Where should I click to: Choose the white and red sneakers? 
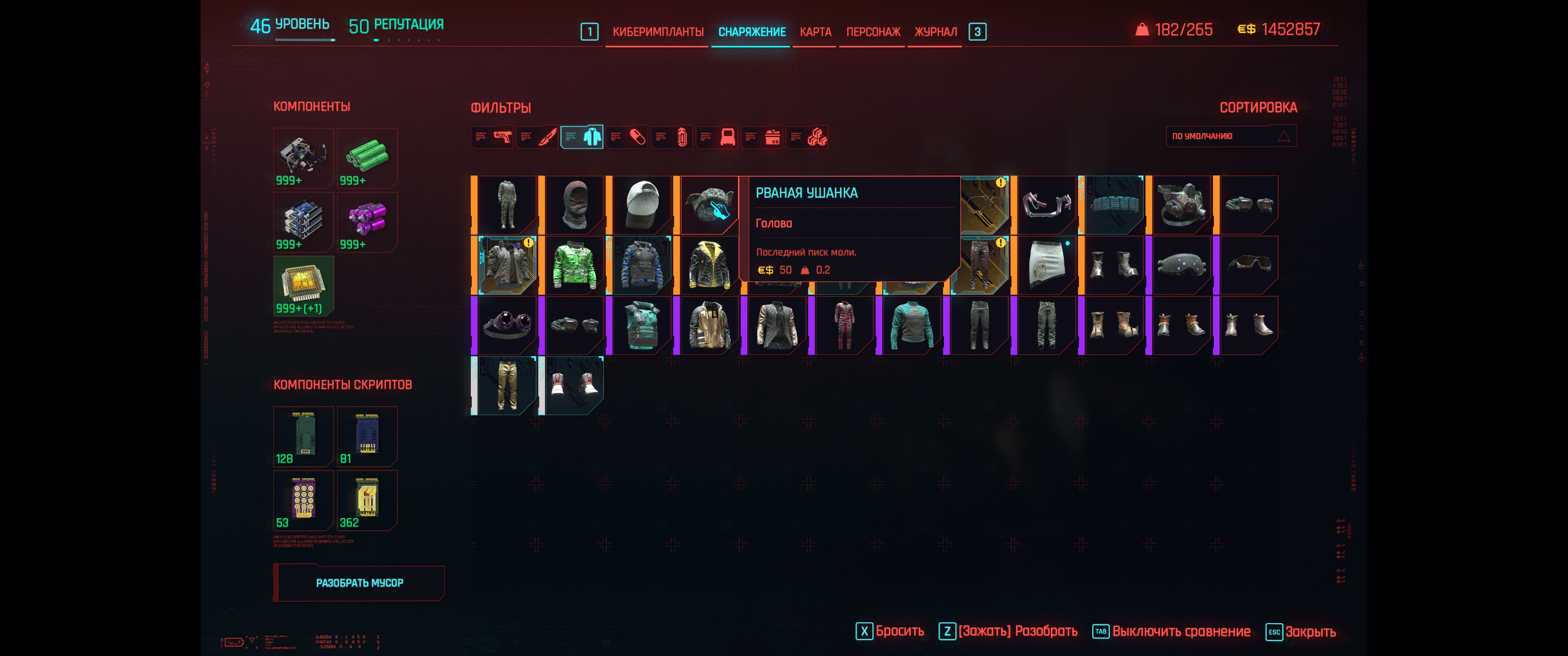click(574, 385)
